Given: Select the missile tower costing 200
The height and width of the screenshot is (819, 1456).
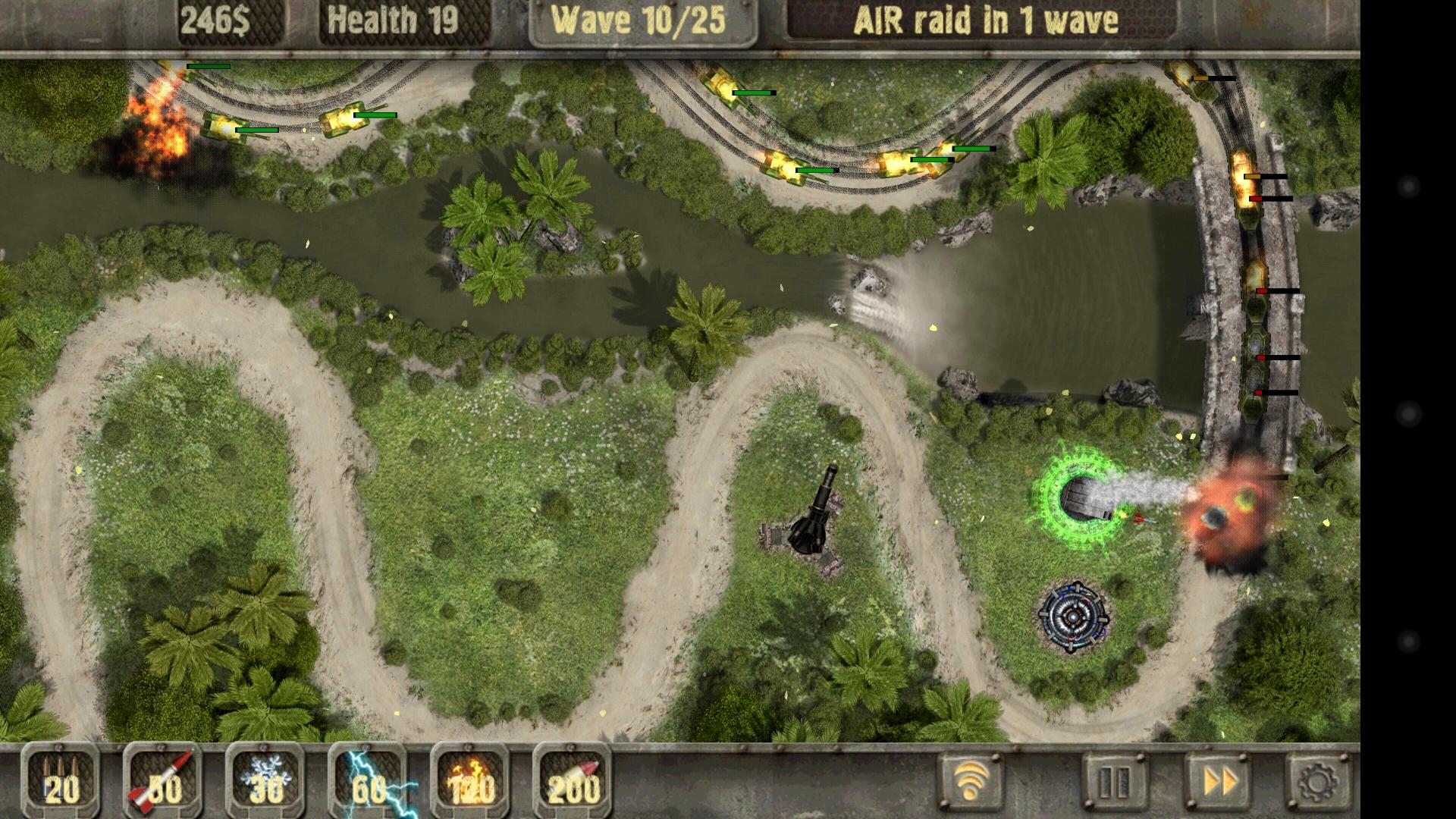Looking at the screenshot, I should coord(573,785).
